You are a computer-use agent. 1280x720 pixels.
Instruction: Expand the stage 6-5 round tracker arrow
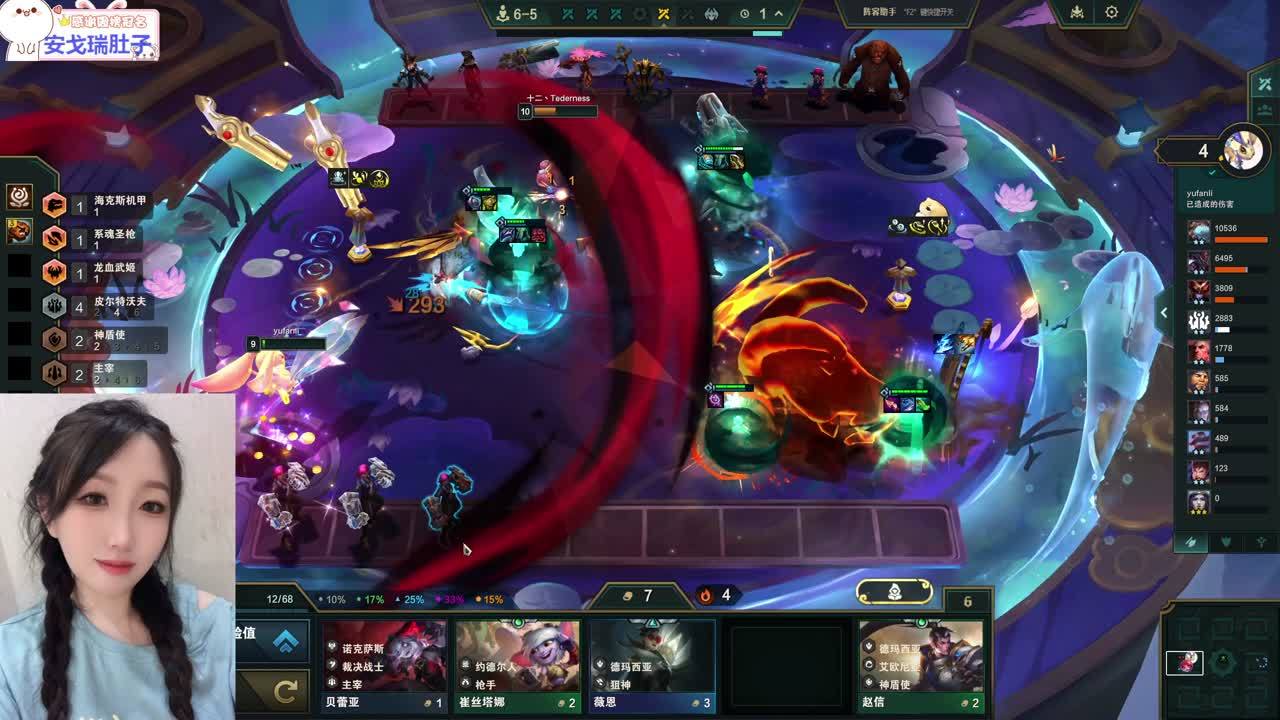tap(778, 14)
